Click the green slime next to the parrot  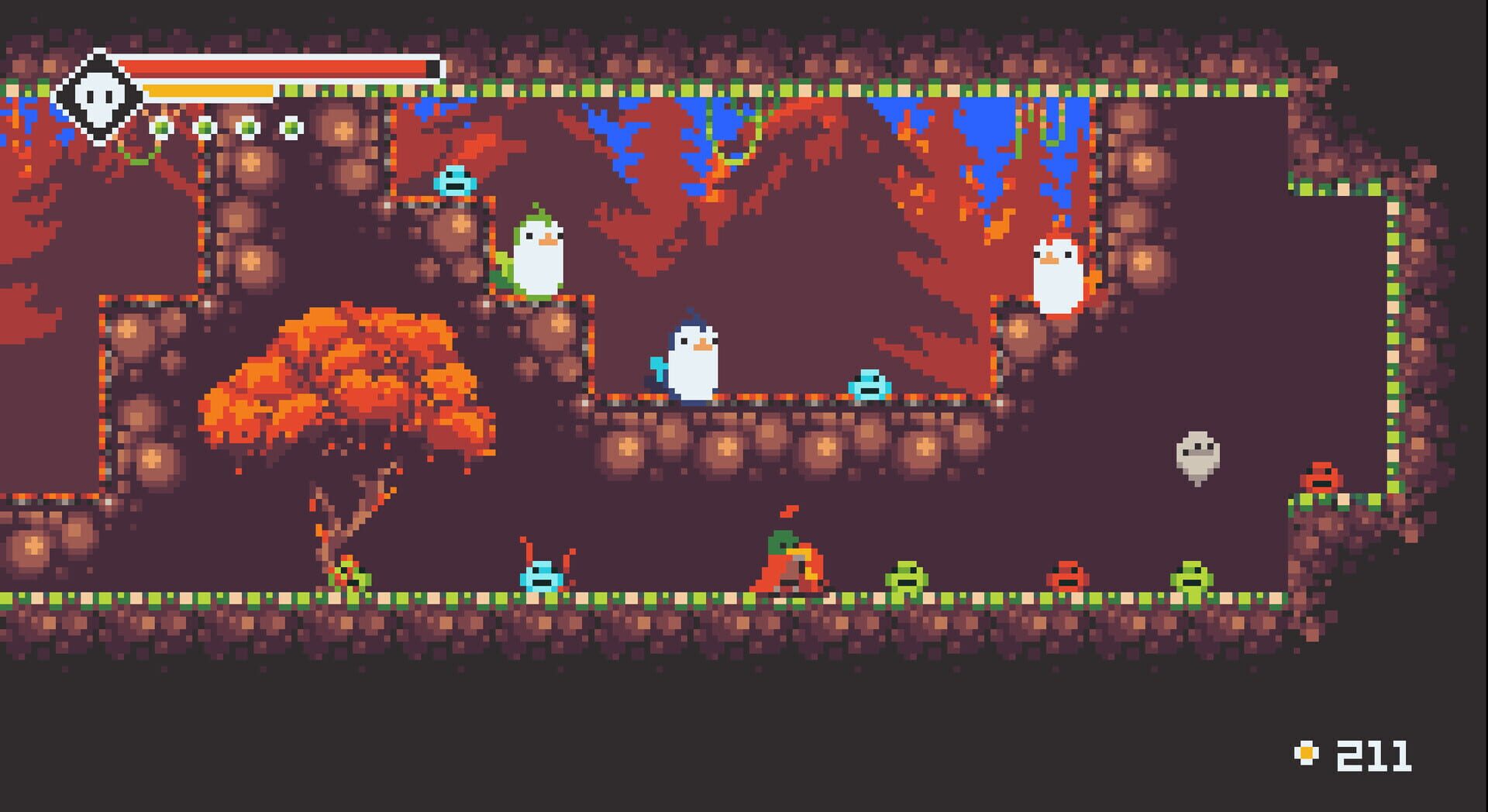[908, 578]
